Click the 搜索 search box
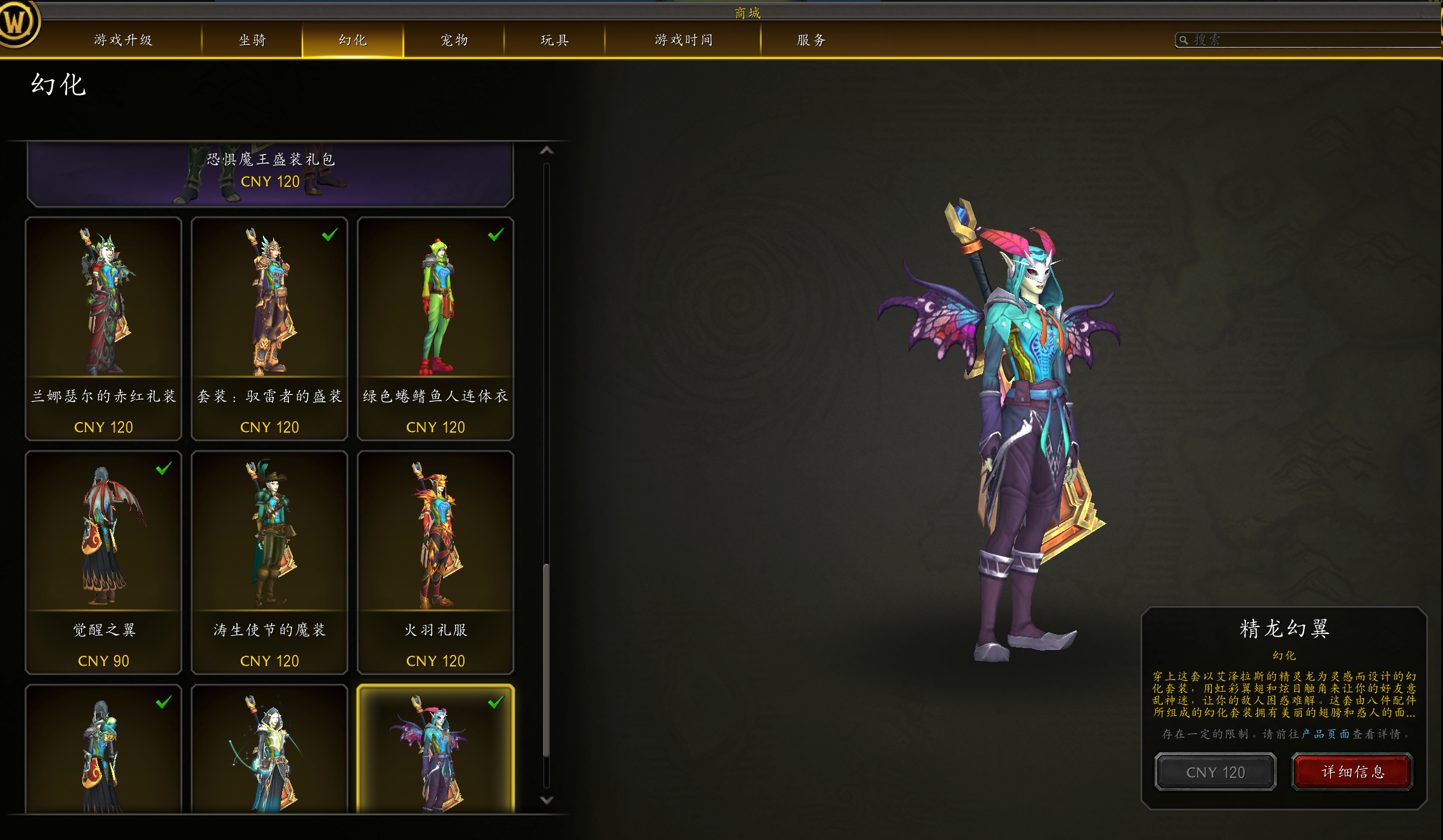Image resolution: width=1443 pixels, height=840 pixels. pyautogui.click(x=1305, y=40)
